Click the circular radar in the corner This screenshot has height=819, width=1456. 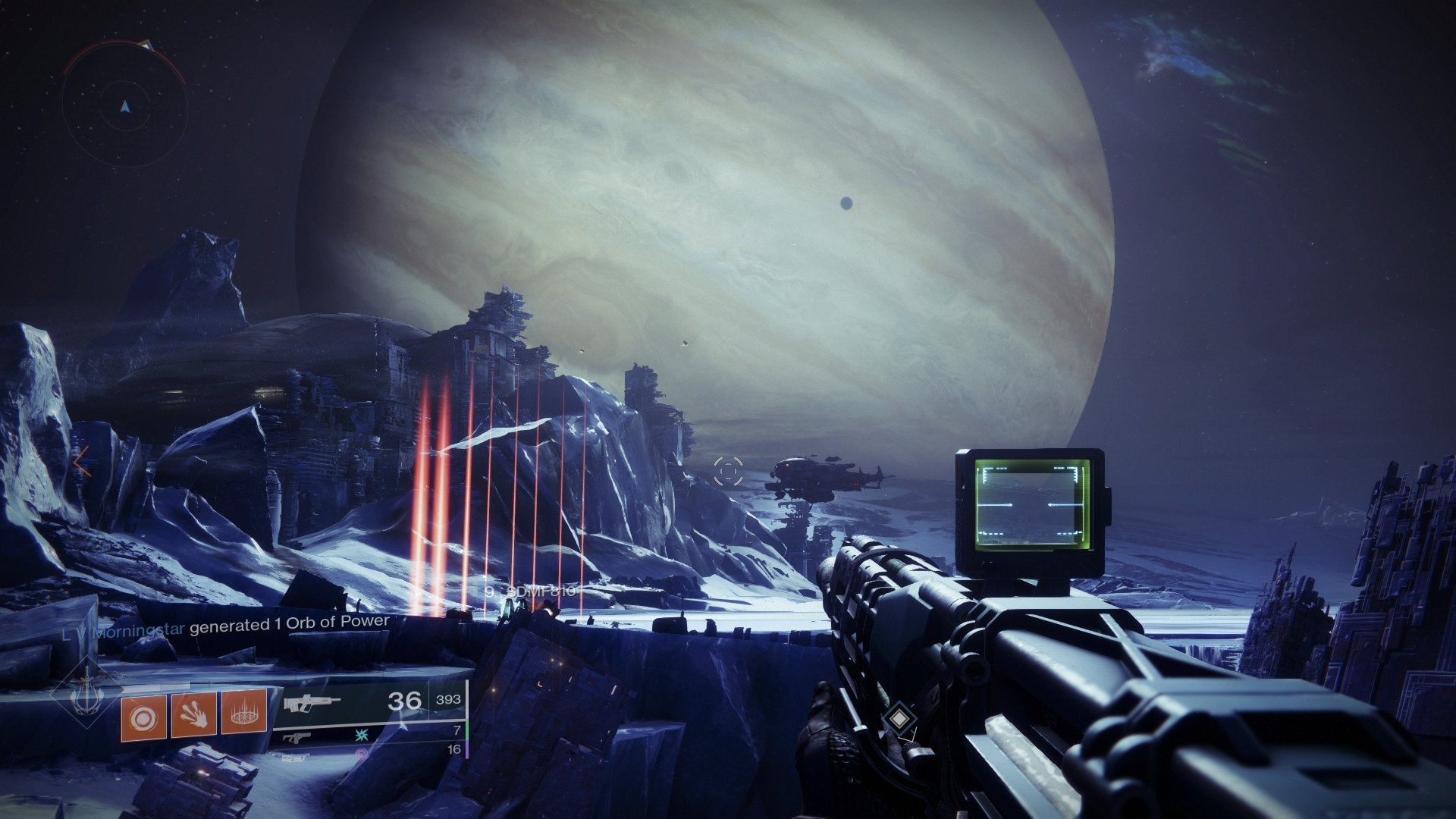125,105
